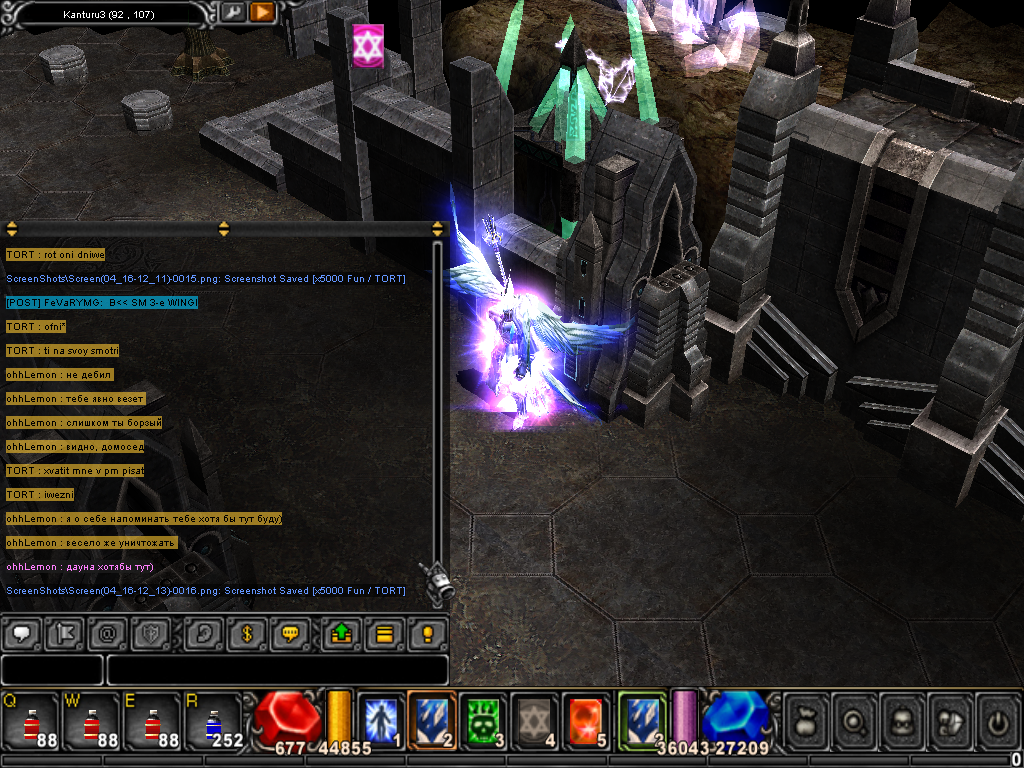Click the power button on menu bar
The image size is (1024, 768).
tap(996, 720)
